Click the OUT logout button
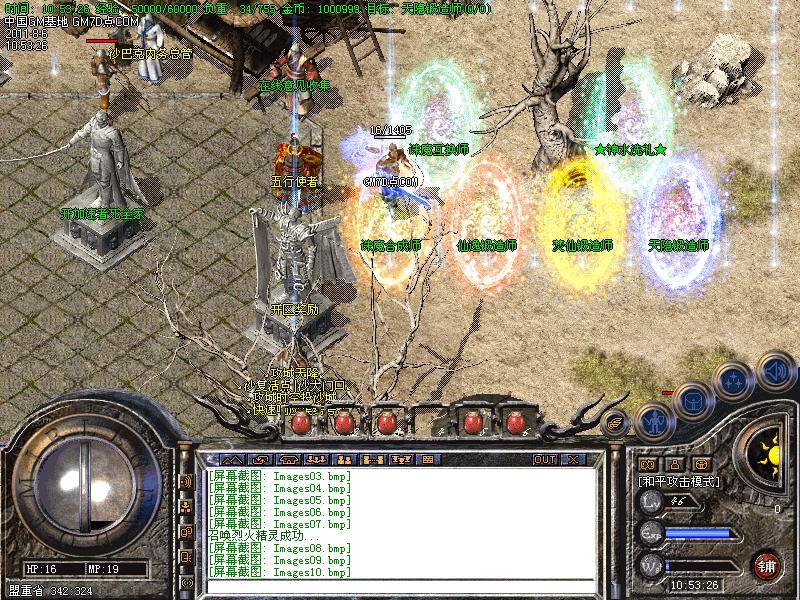 545,459
